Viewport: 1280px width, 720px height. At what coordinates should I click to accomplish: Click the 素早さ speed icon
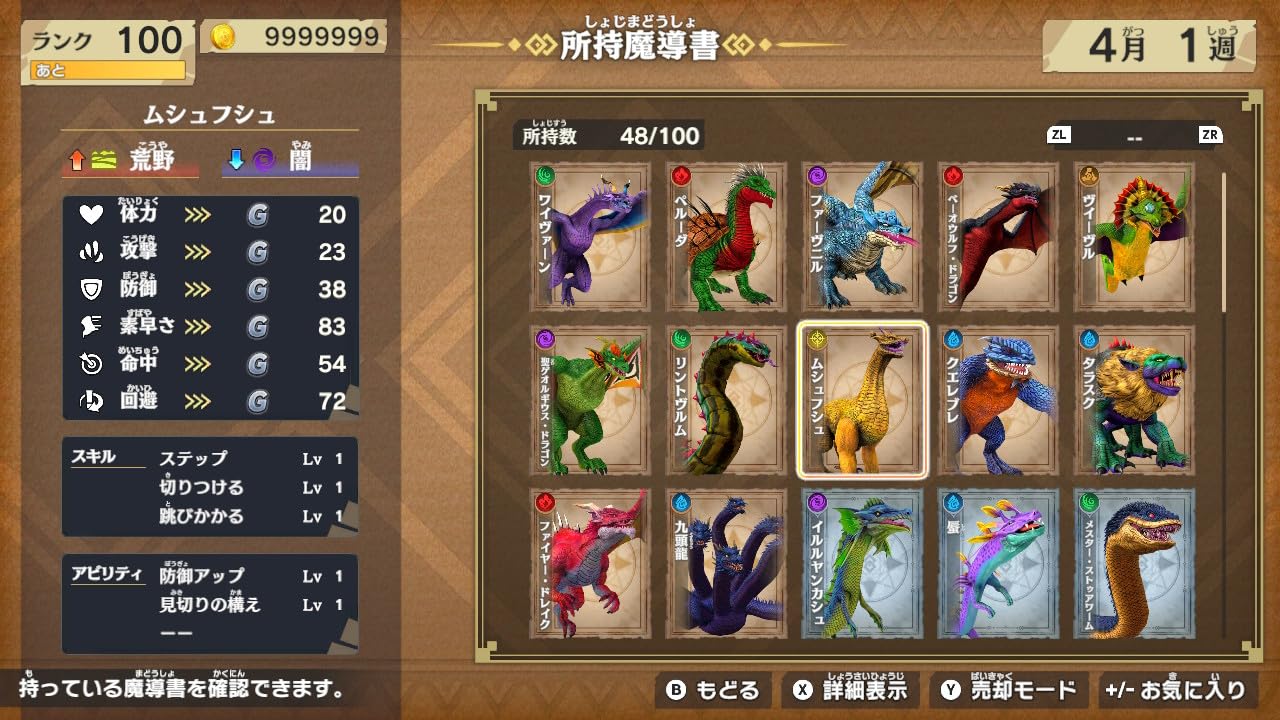tap(90, 325)
